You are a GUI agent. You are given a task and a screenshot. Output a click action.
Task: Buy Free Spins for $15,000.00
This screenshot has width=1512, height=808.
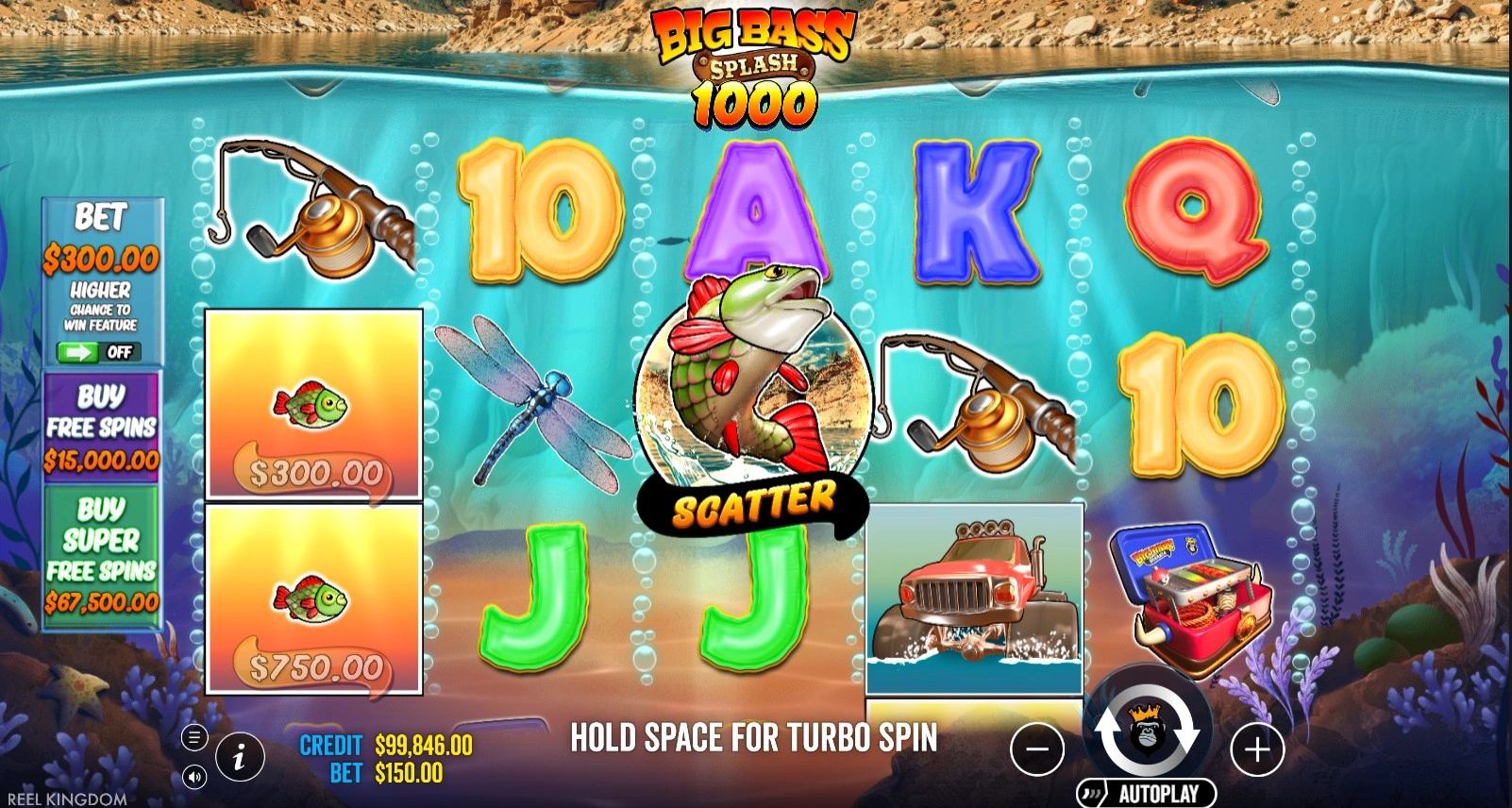tap(102, 427)
